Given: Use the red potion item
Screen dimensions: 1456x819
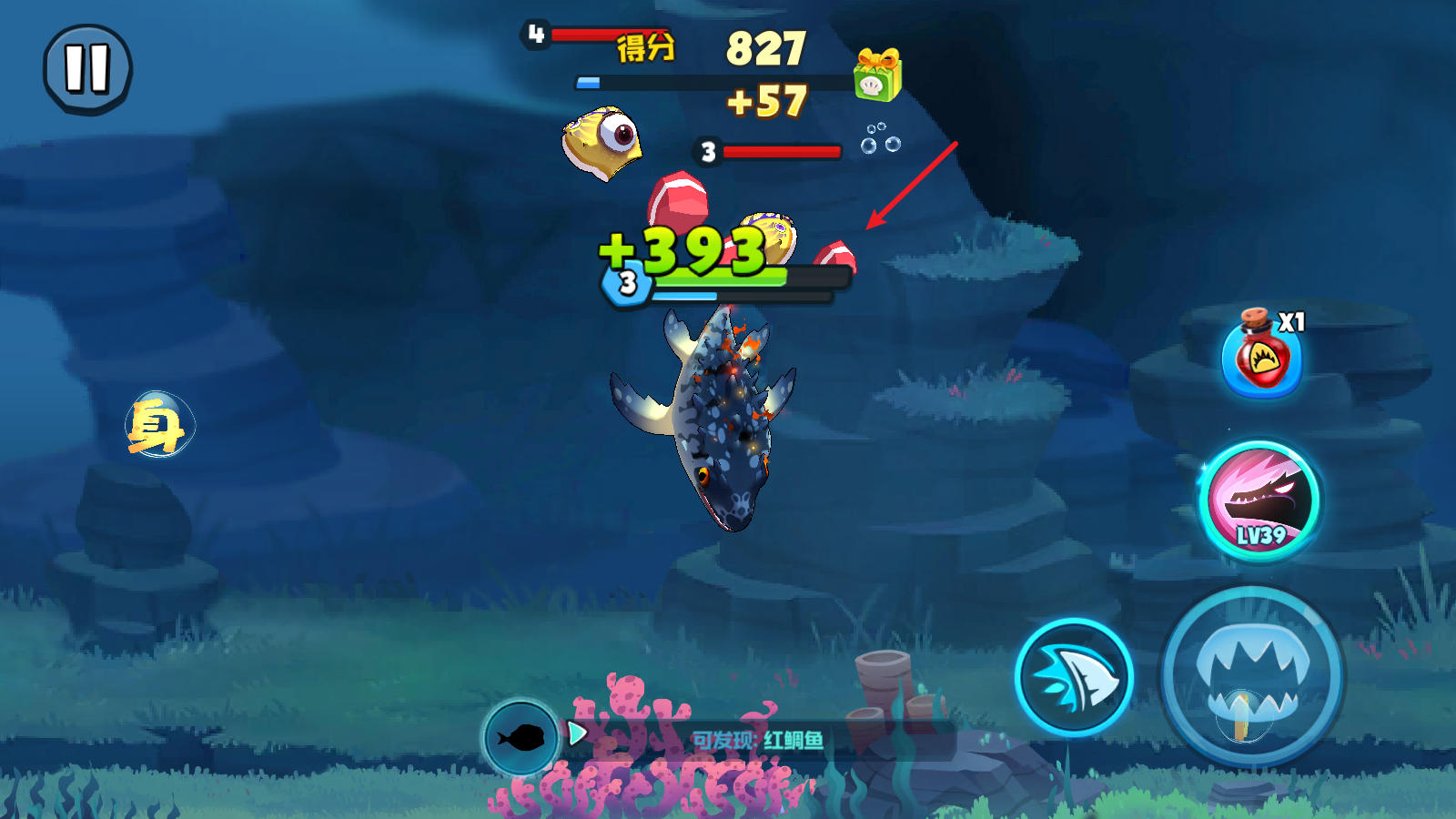Looking at the screenshot, I should [x=1262, y=356].
